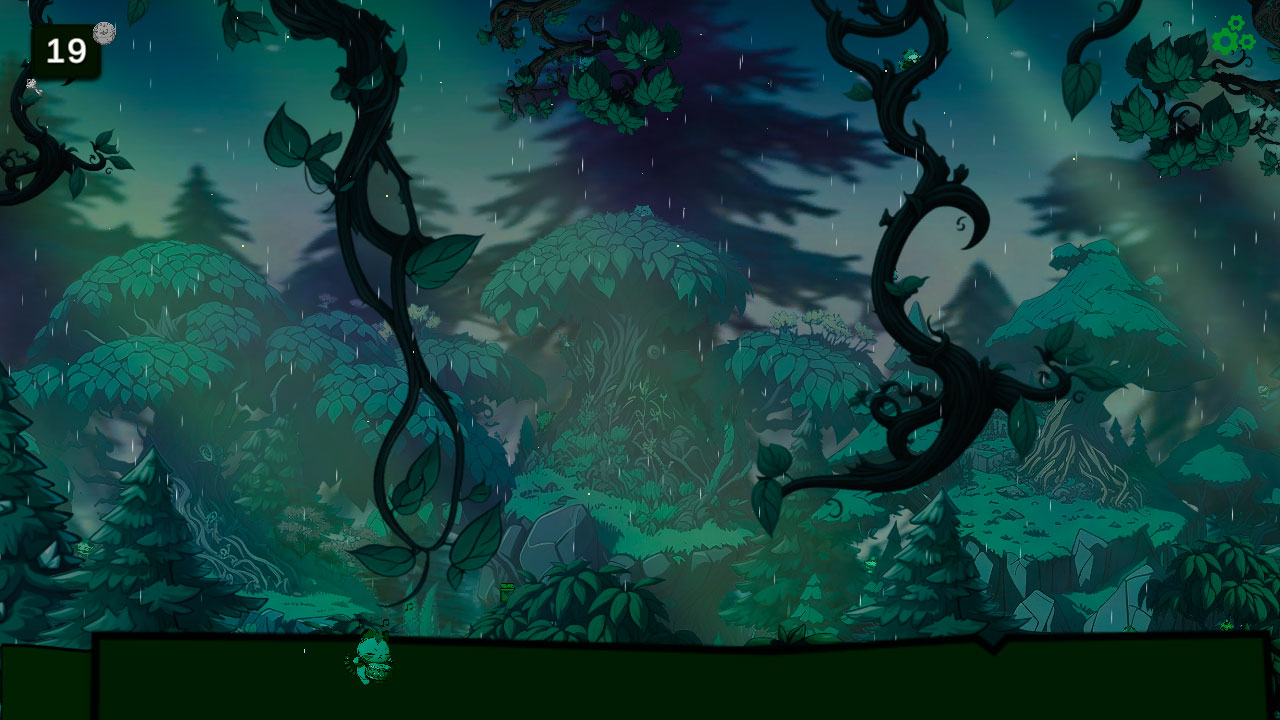Click the round seed icon beside the counter
This screenshot has height=720, width=1280.
[104, 32]
